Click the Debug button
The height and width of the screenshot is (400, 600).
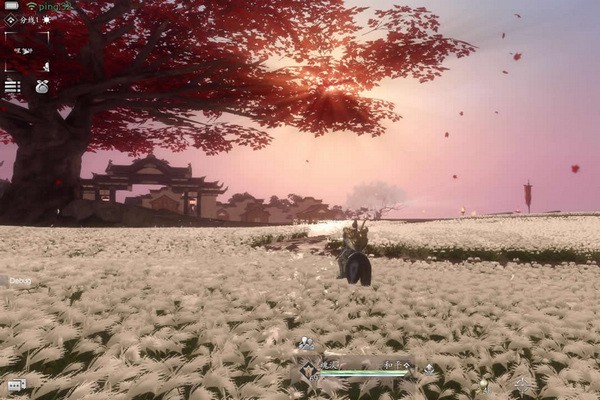click(x=20, y=281)
